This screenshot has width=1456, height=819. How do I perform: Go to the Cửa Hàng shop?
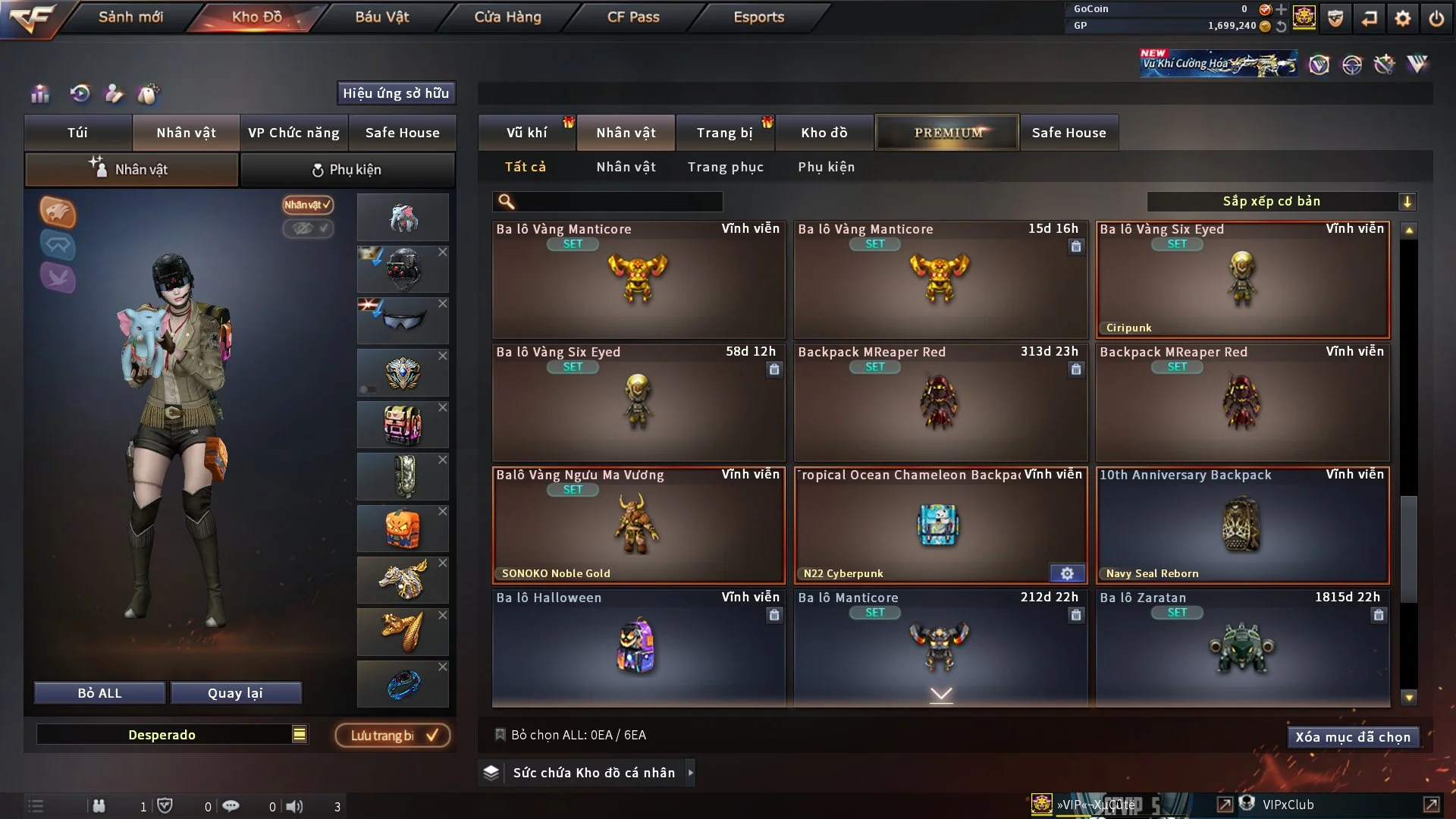pyautogui.click(x=507, y=17)
